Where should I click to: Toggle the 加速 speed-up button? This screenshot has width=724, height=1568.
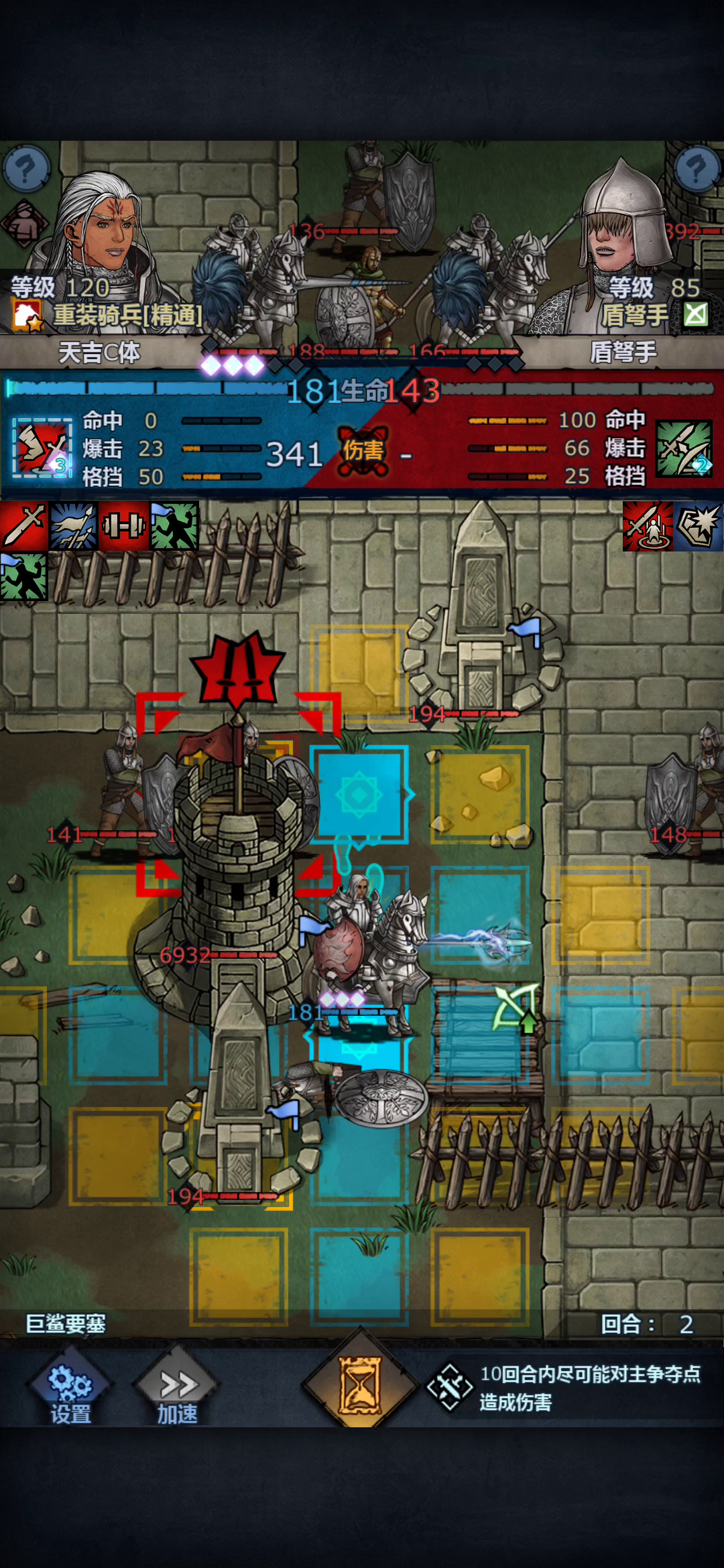(177, 1392)
